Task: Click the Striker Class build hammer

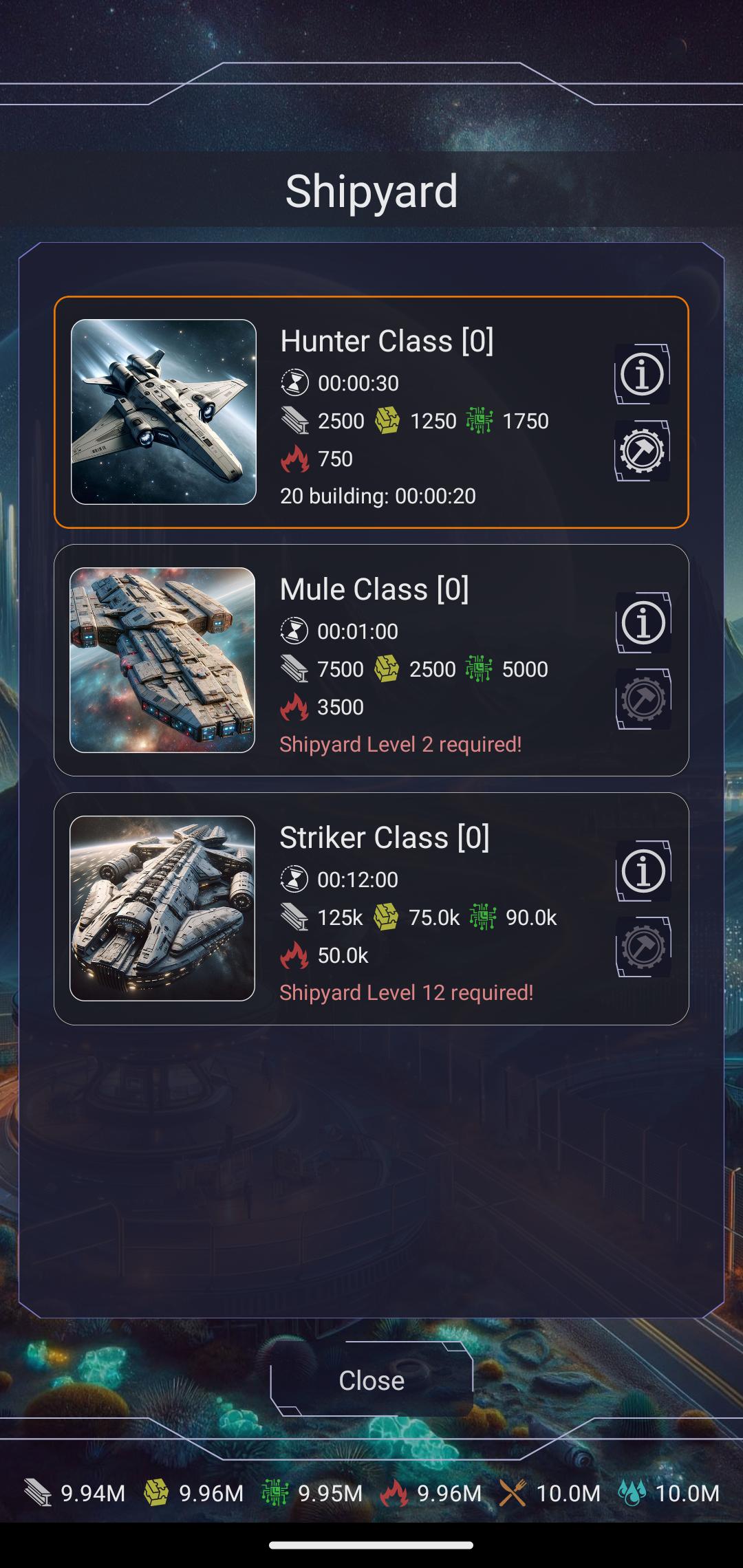Action: [643, 948]
